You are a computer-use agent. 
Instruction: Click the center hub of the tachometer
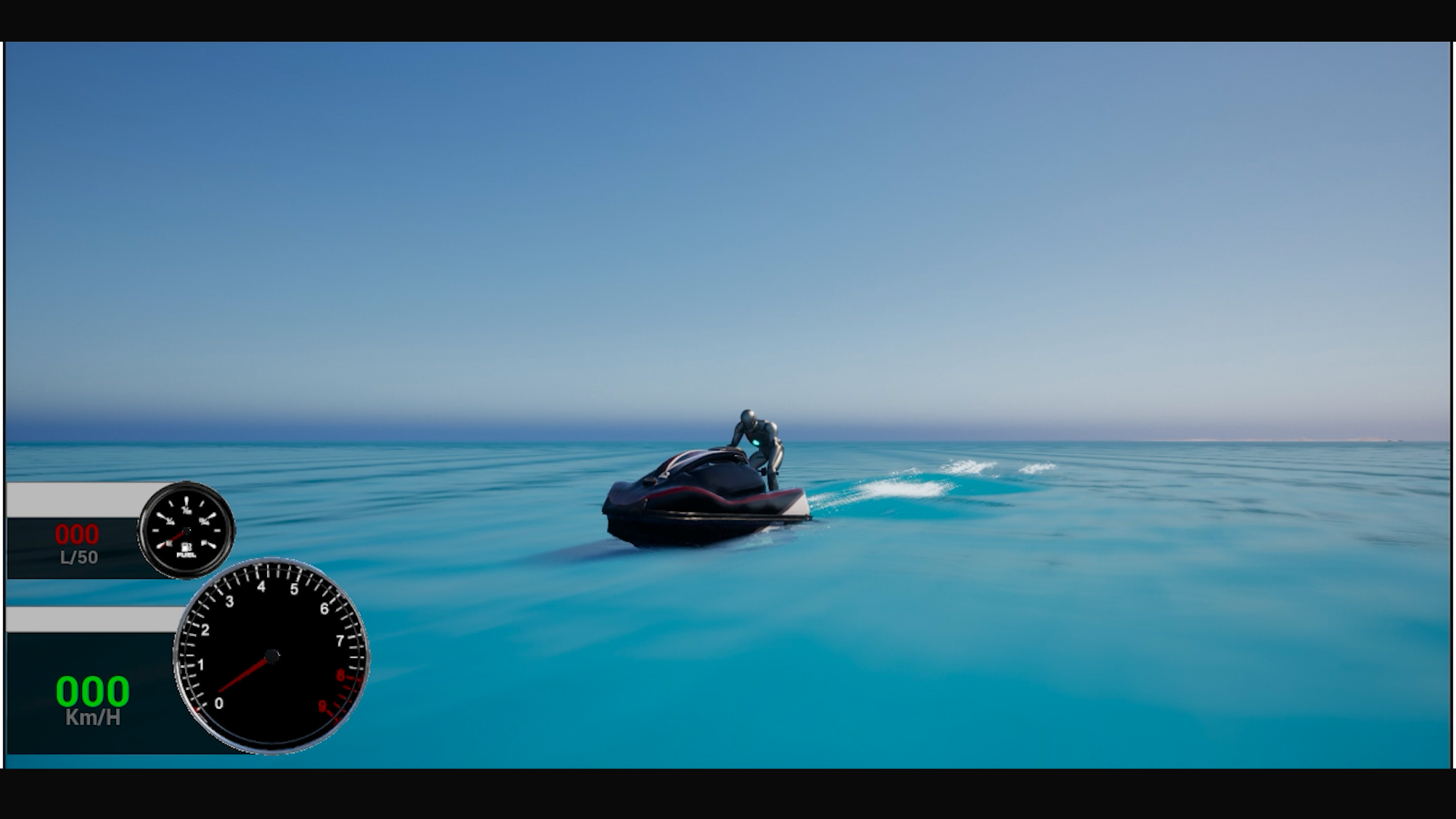click(x=273, y=655)
